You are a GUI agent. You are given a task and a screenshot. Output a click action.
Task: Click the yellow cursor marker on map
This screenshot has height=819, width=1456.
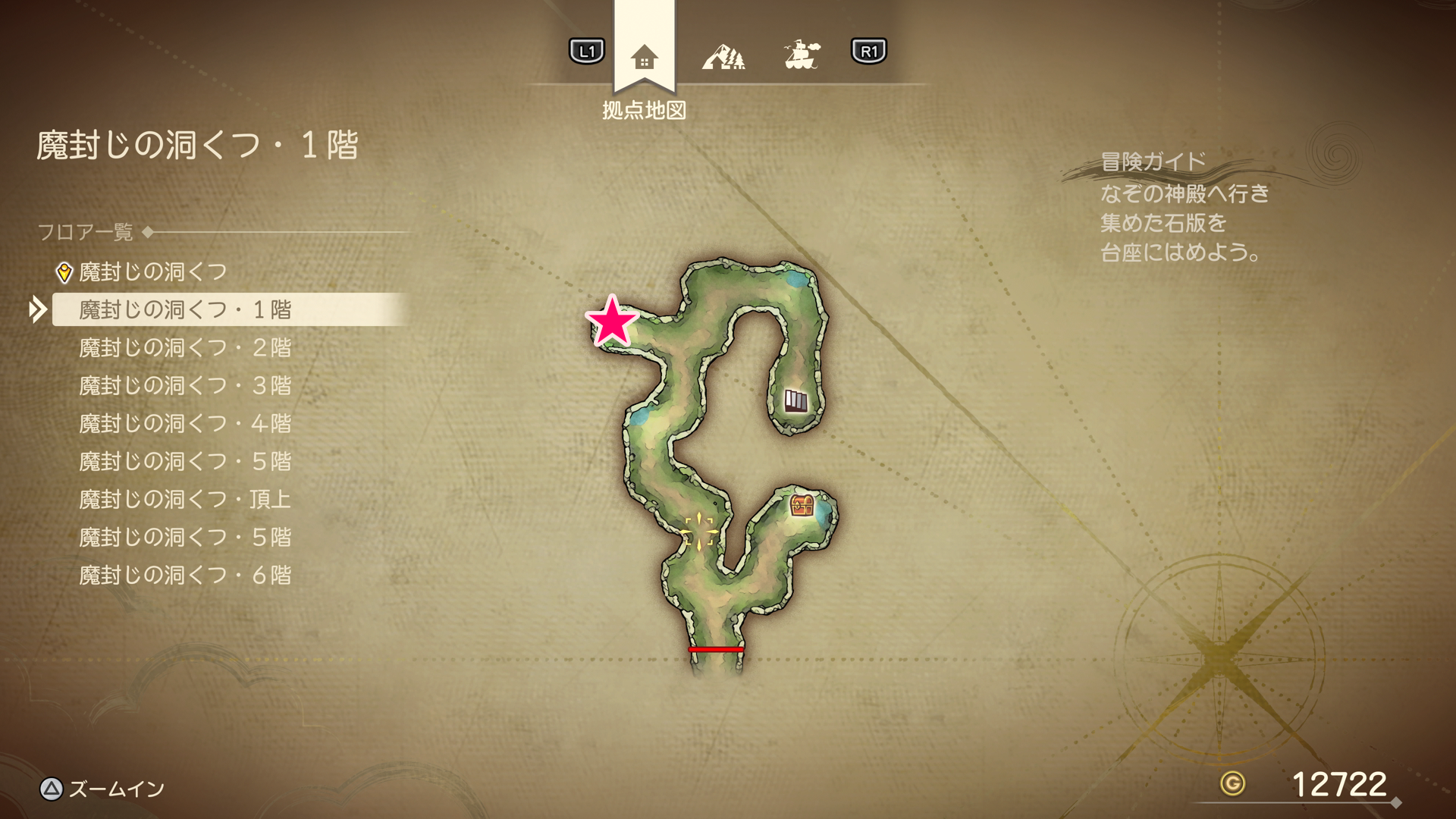point(698,532)
